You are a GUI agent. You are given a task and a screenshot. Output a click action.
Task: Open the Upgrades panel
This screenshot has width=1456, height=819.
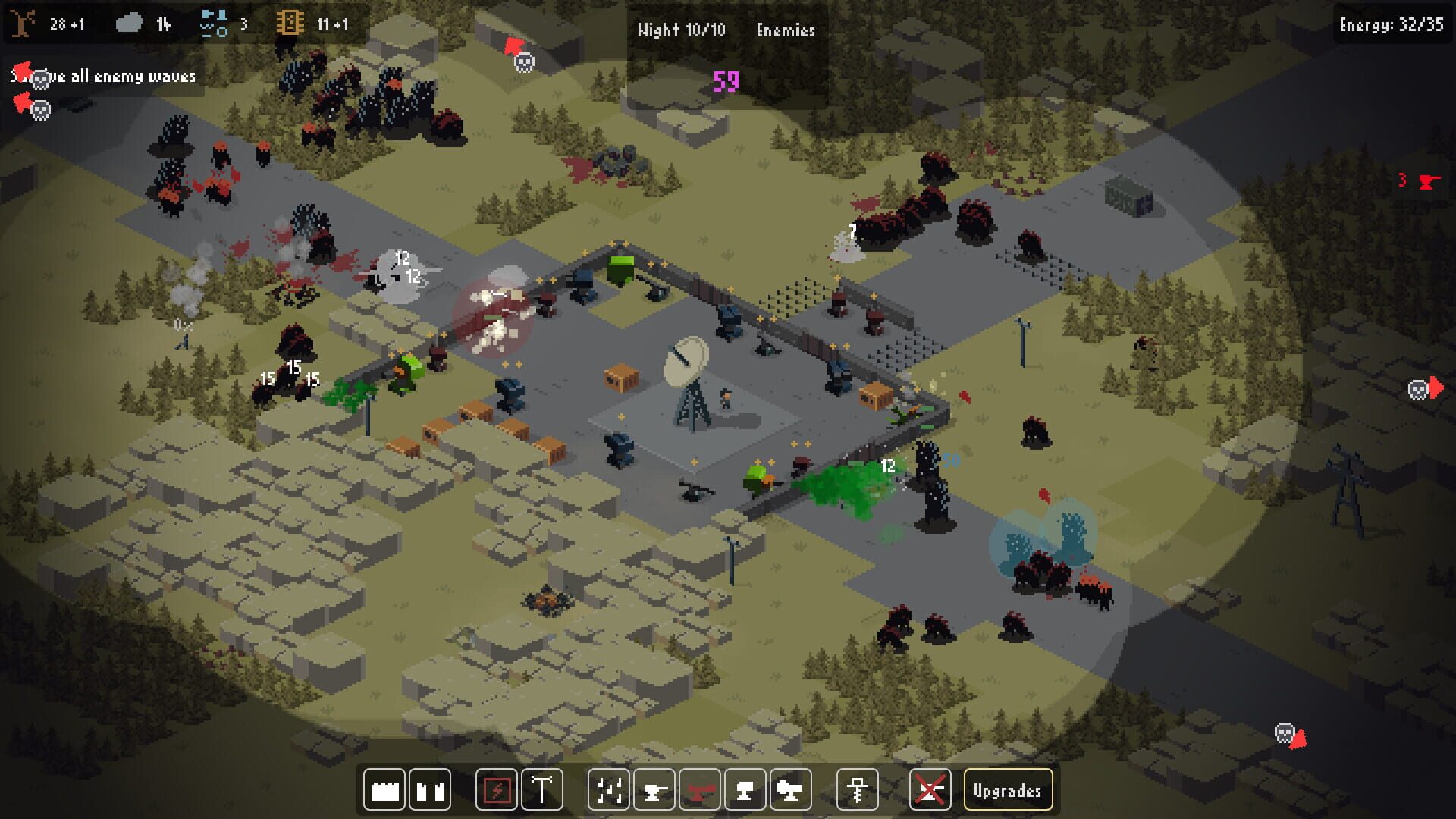click(x=1009, y=789)
